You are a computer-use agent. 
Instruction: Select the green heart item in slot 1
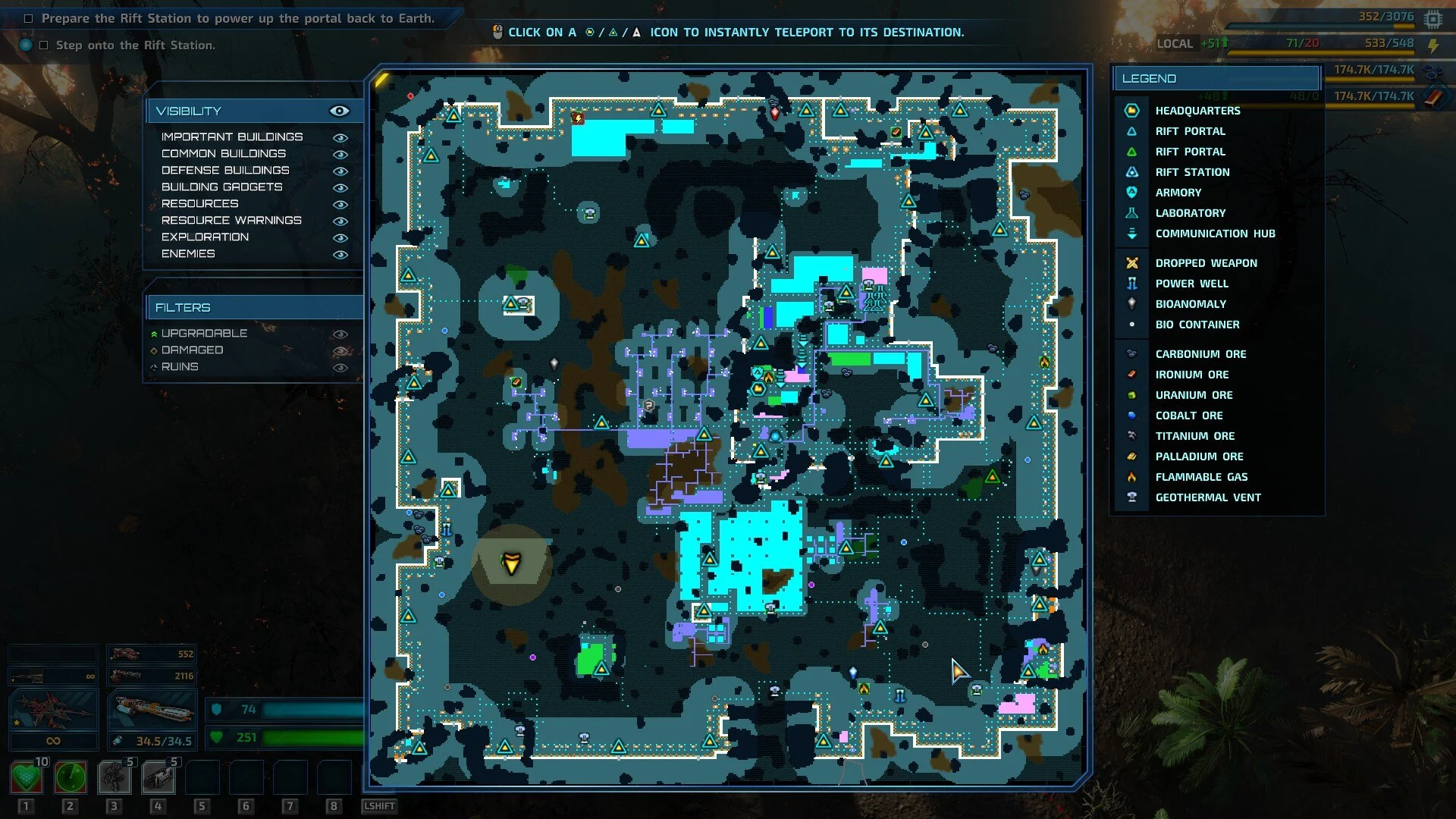point(27,777)
